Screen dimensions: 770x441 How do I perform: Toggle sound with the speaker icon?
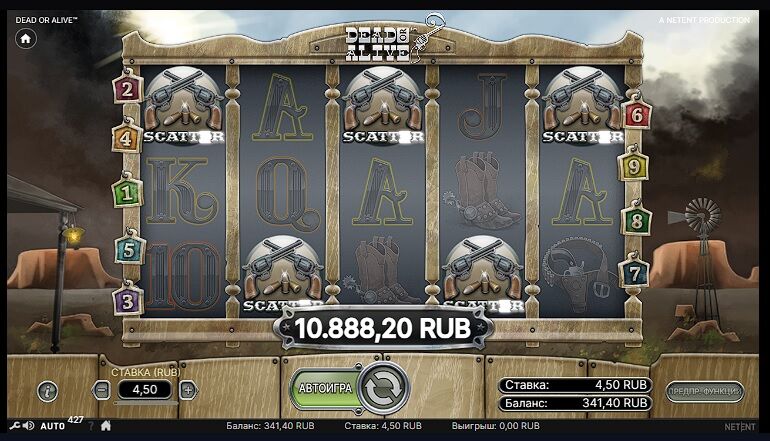tap(28, 426)
